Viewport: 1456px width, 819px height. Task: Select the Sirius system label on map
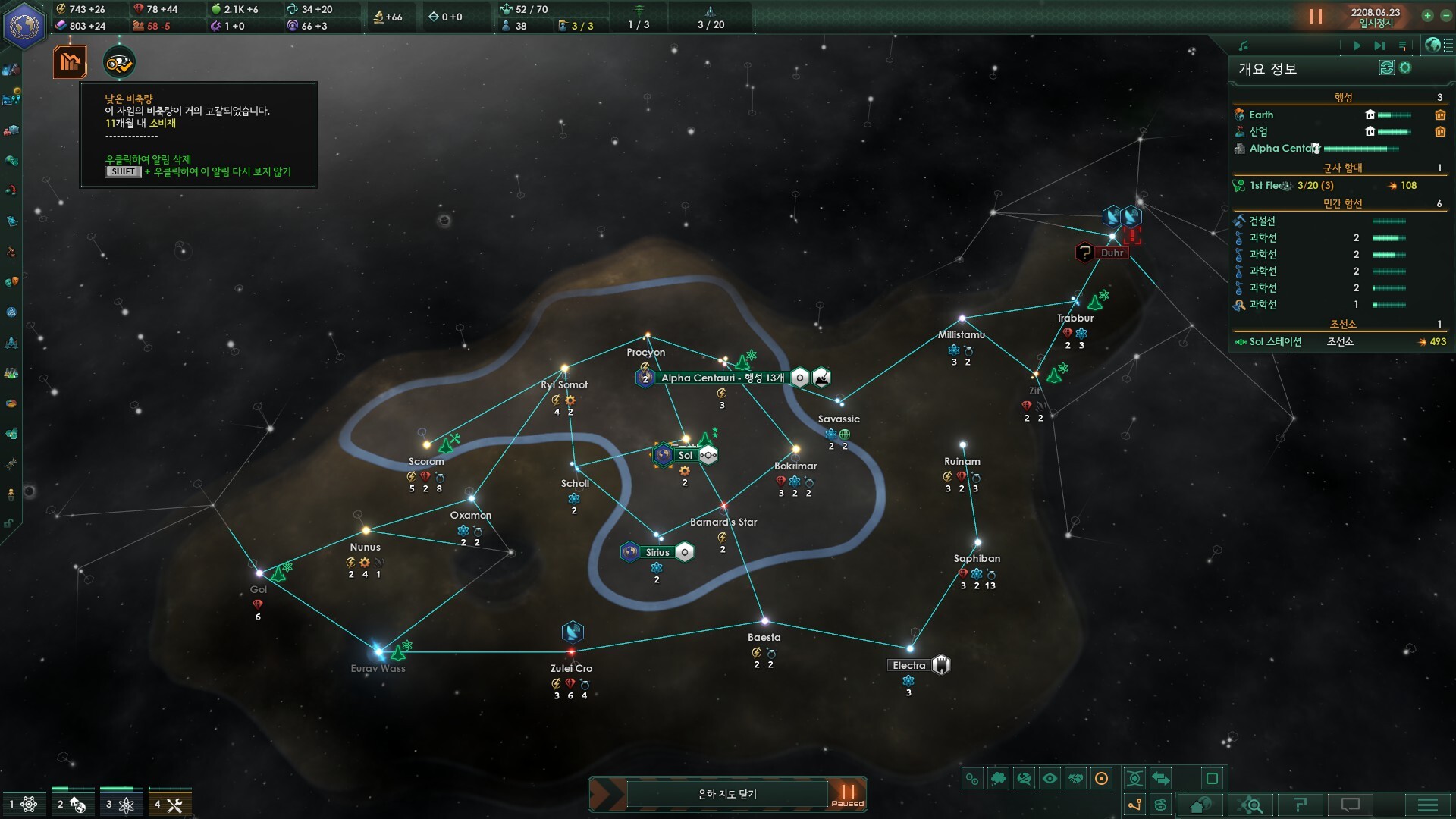tap(657, 552)
